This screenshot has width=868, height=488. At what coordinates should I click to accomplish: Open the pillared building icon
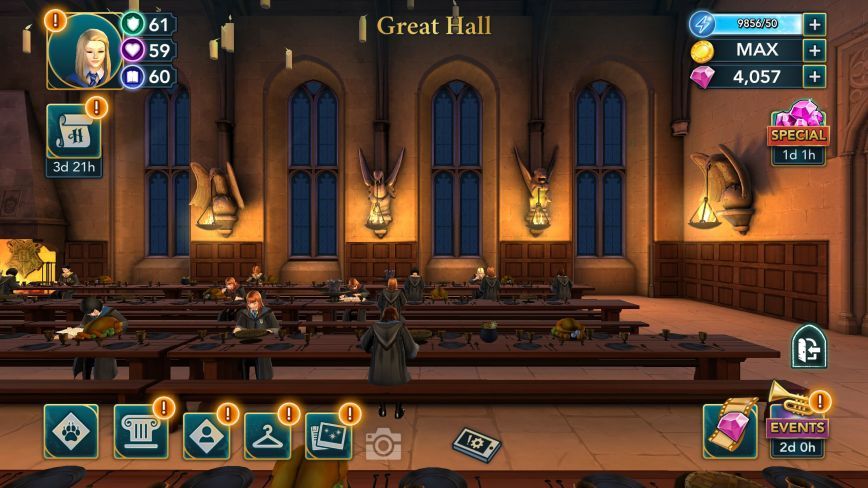[x=140, y=432]
